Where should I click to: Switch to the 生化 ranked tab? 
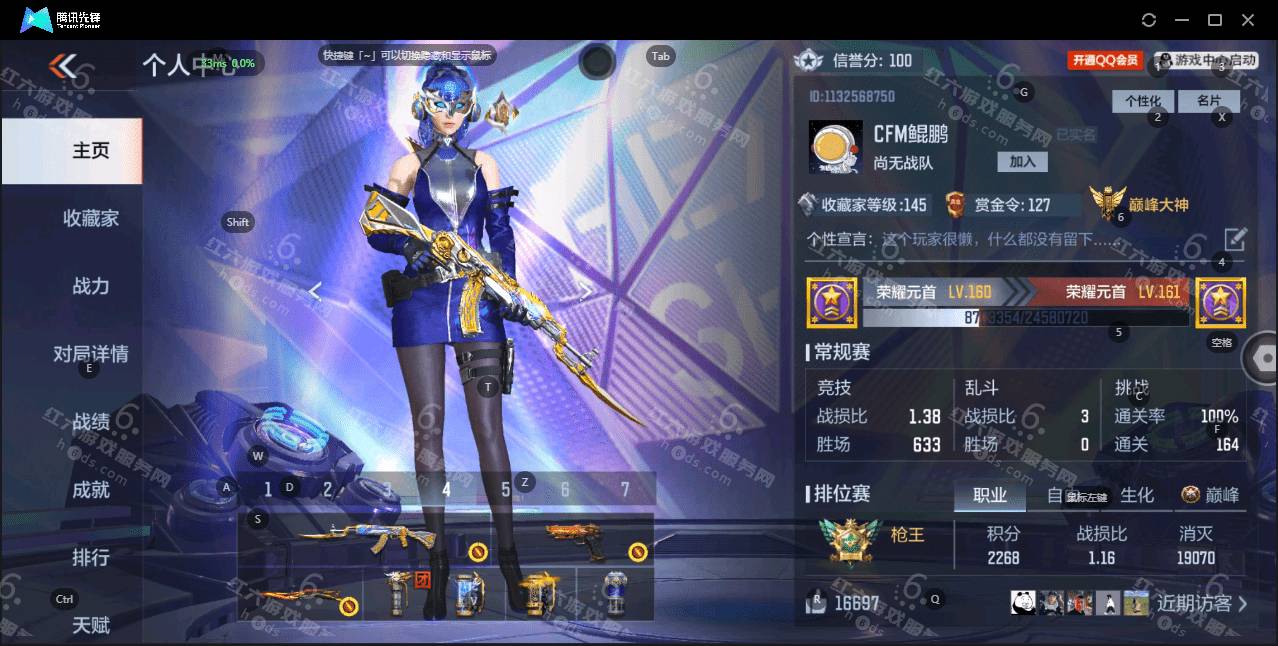pos(1137,495)
